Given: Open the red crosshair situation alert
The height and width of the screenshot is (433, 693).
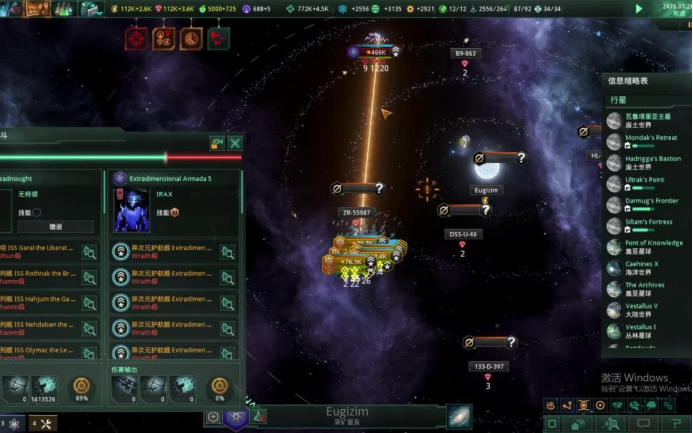Looking at the screenshot, I should point(137,39).
